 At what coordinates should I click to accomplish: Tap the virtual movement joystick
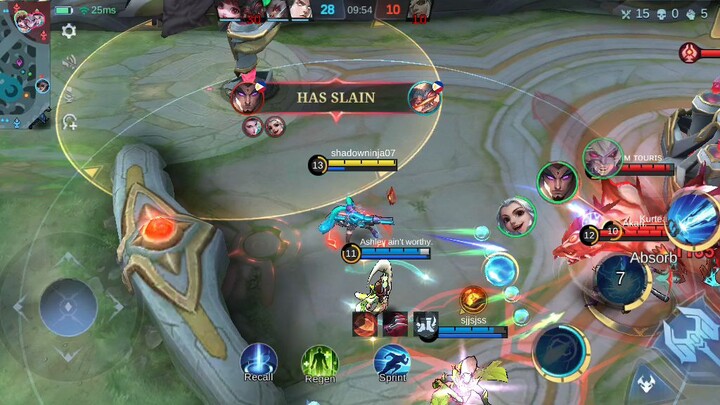[68, 305]
